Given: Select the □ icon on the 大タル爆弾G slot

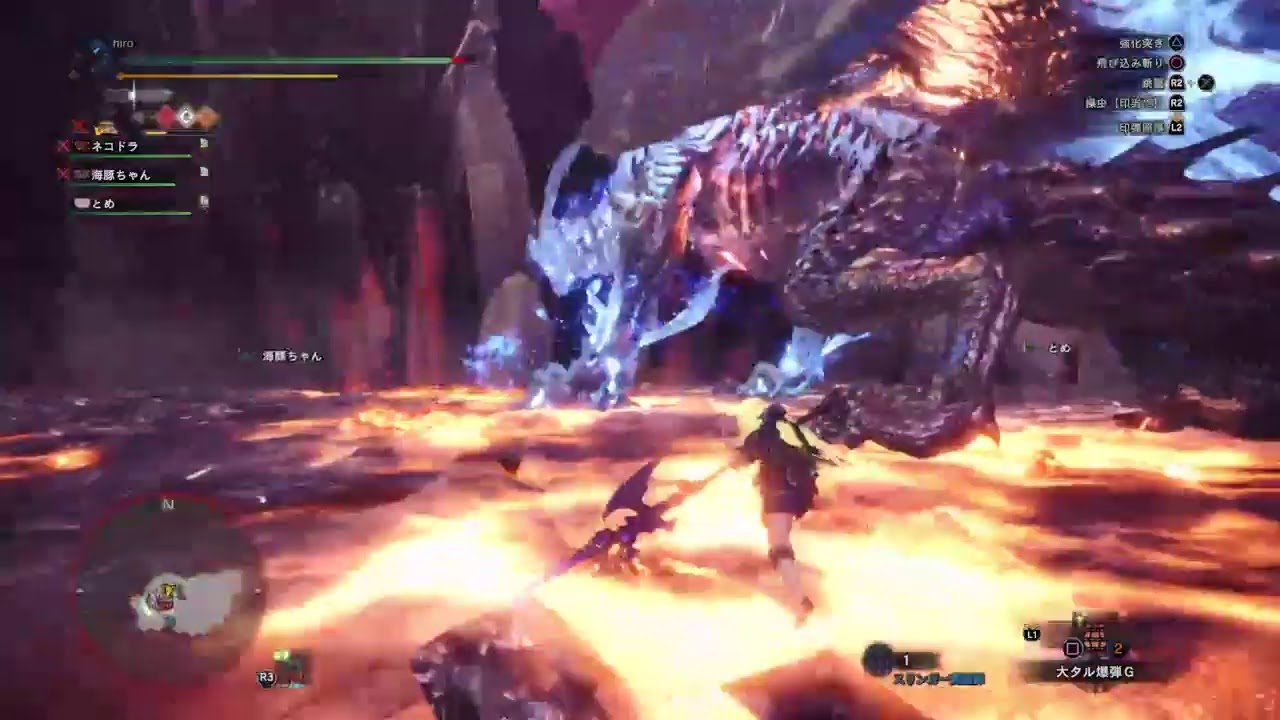Looking at the screenshot, I should pyautogui.click(x=1072, y=646).
